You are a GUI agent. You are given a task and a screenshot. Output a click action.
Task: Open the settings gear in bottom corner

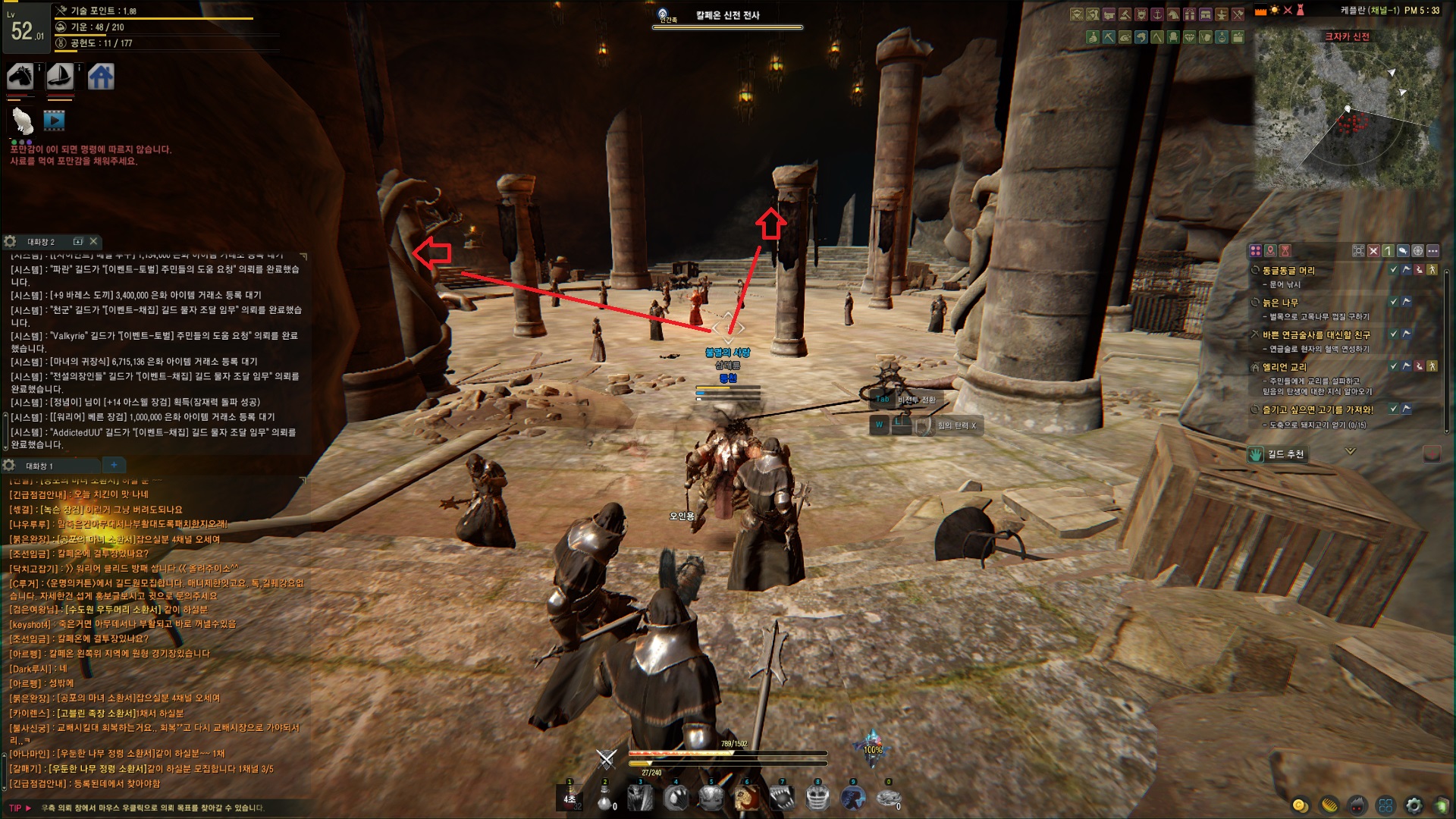(x=1414, y=805)
